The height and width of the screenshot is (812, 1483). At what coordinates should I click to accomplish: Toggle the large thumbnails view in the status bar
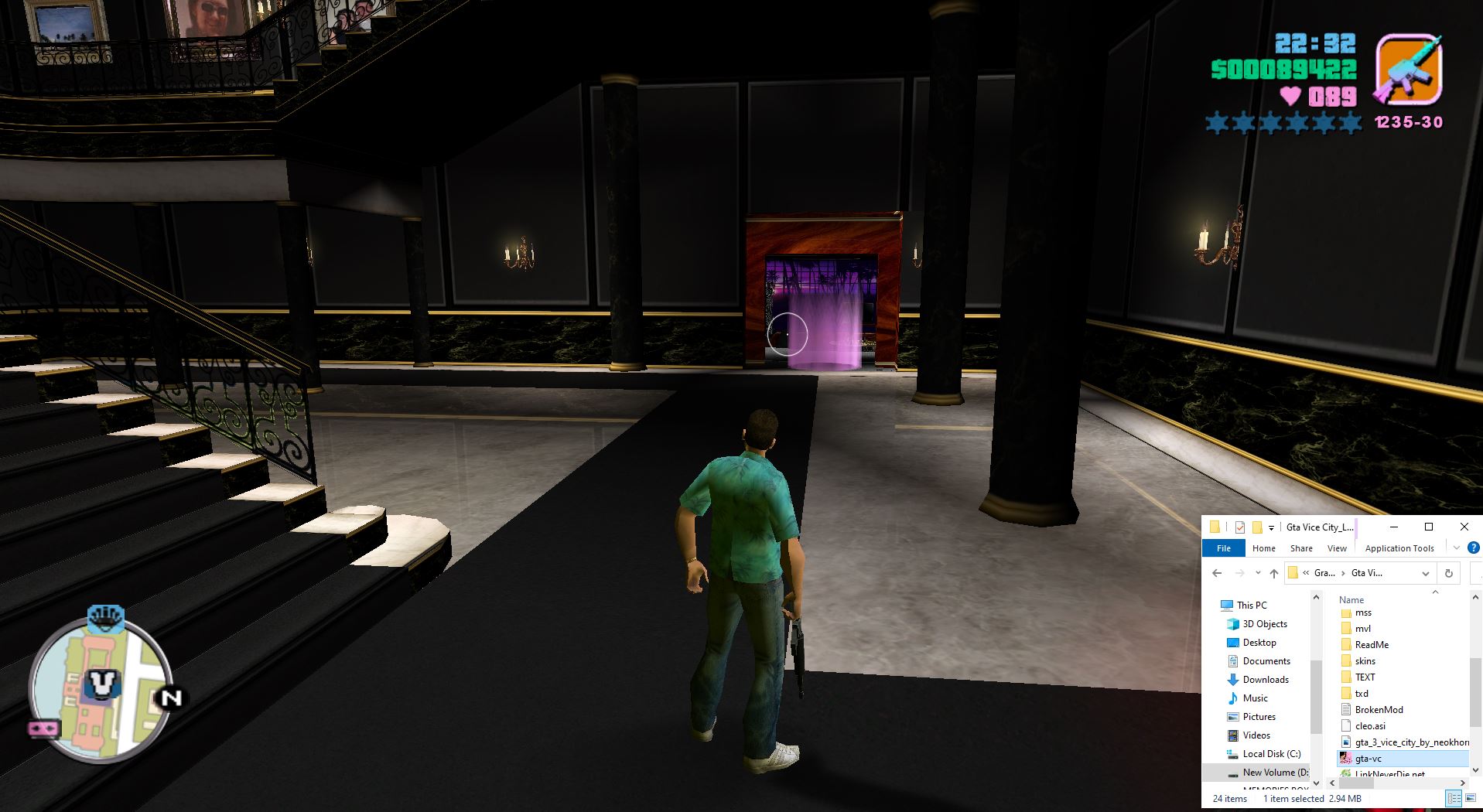click(x=1471, y=798)
